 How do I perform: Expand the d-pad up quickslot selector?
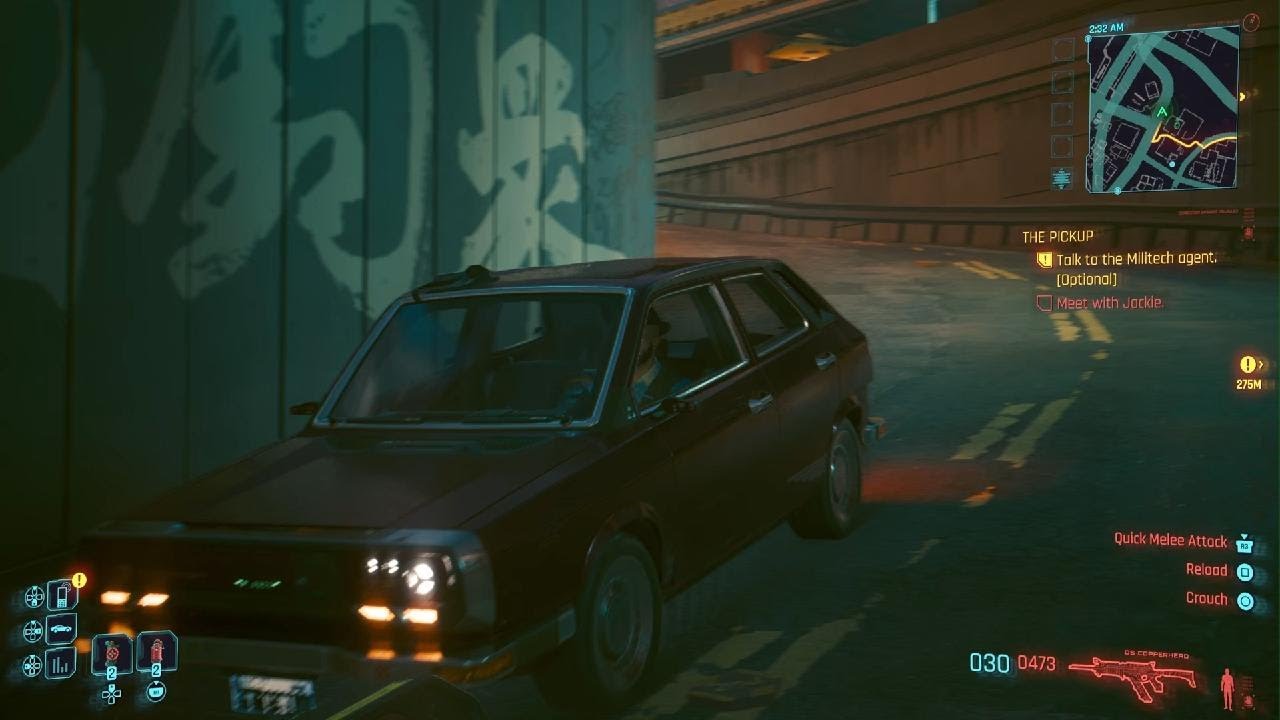(x=111, y=695)
